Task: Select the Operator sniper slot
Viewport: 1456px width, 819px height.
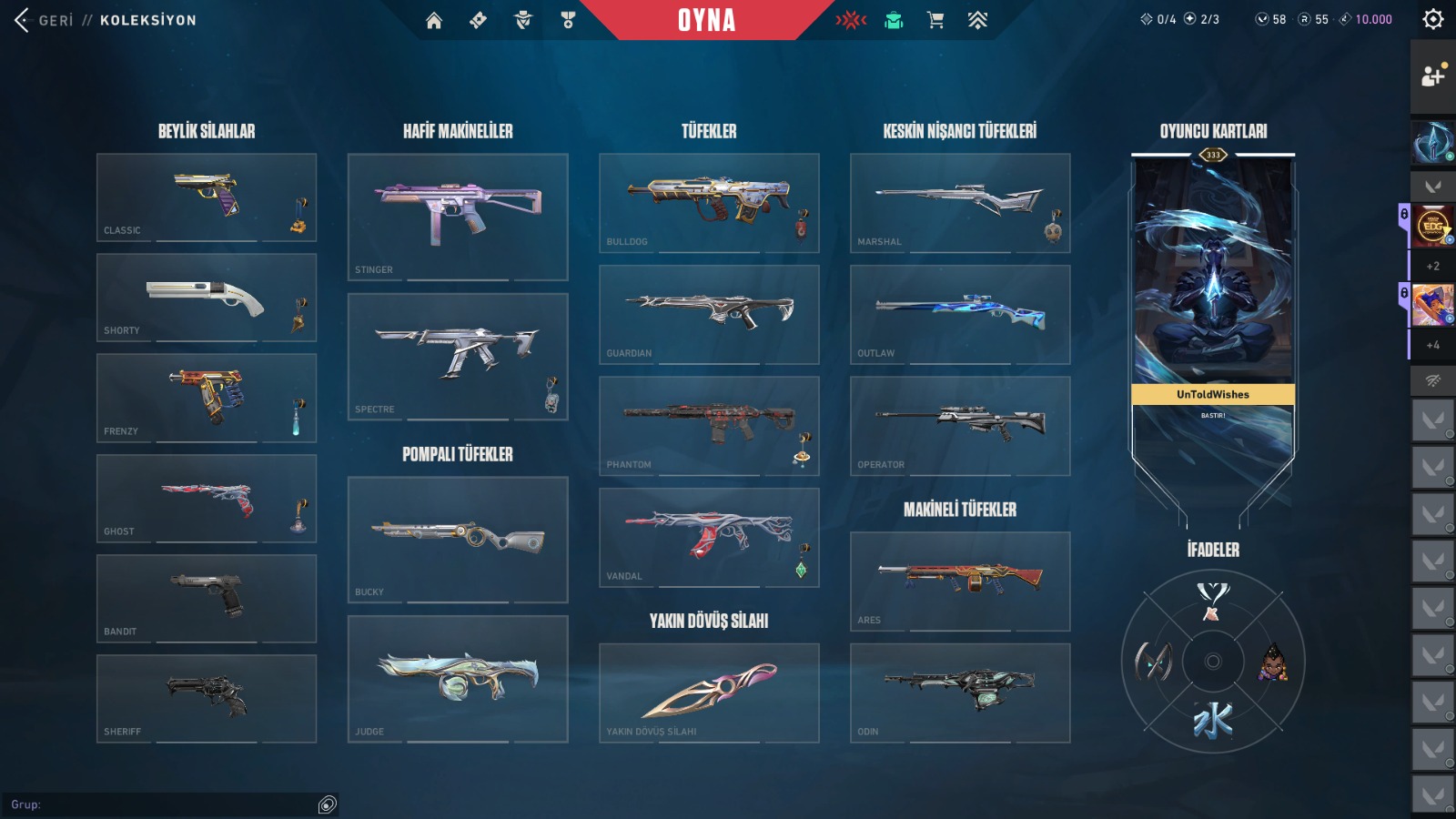Action: (960, 425)
